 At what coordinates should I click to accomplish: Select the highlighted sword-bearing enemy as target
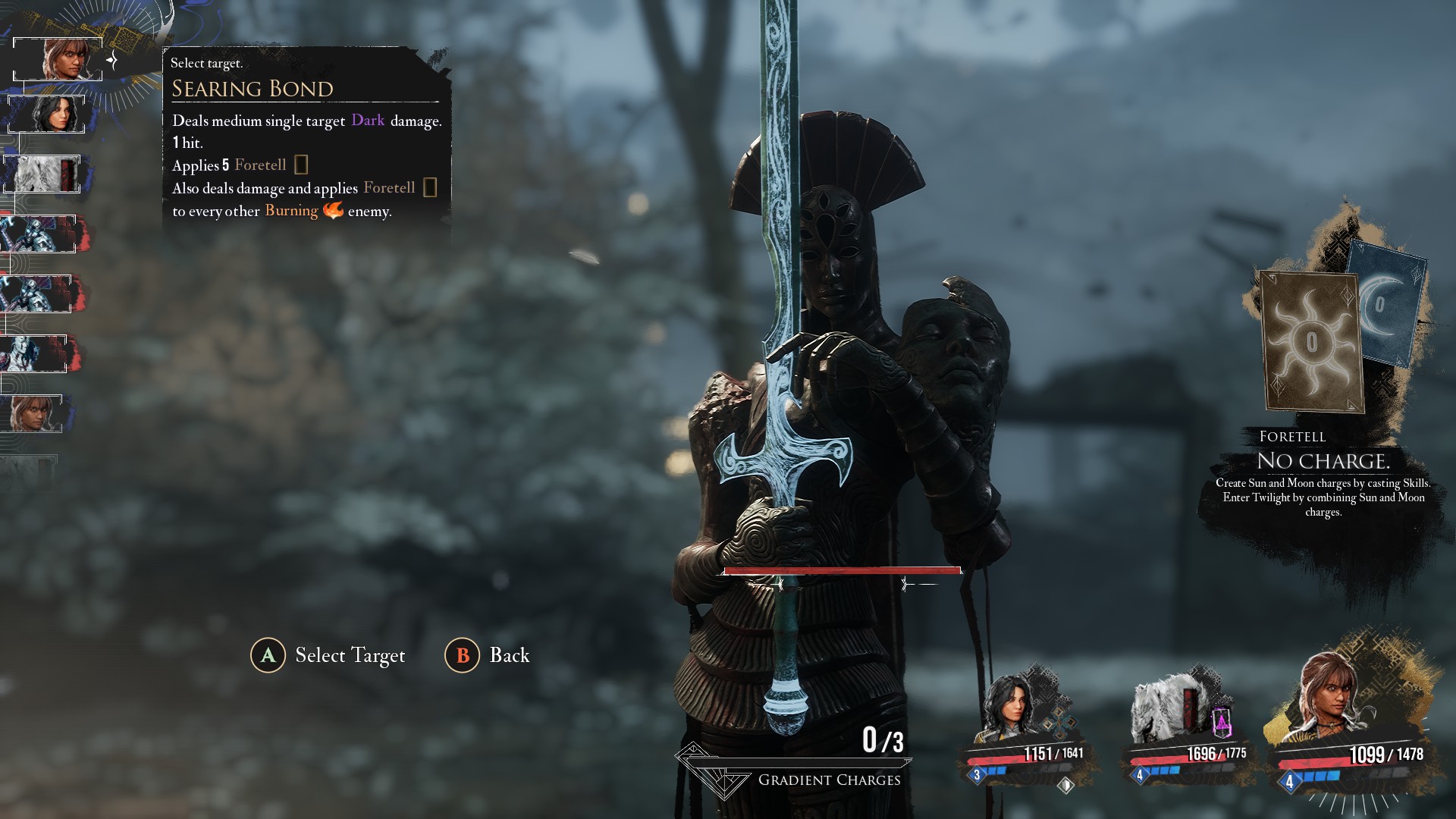(x=834, y=425)
